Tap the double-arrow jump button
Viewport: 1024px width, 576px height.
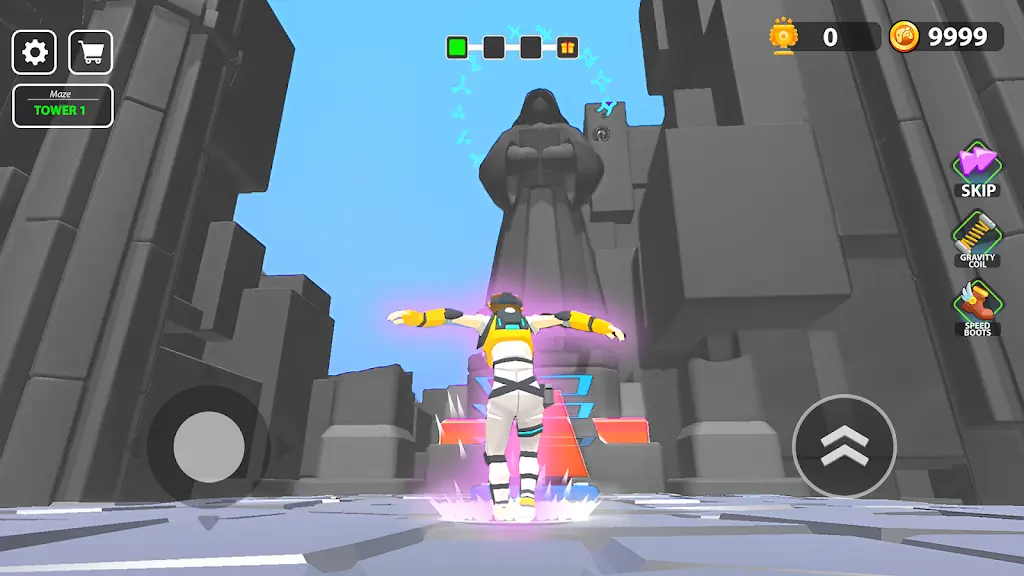tap(844, 446)
